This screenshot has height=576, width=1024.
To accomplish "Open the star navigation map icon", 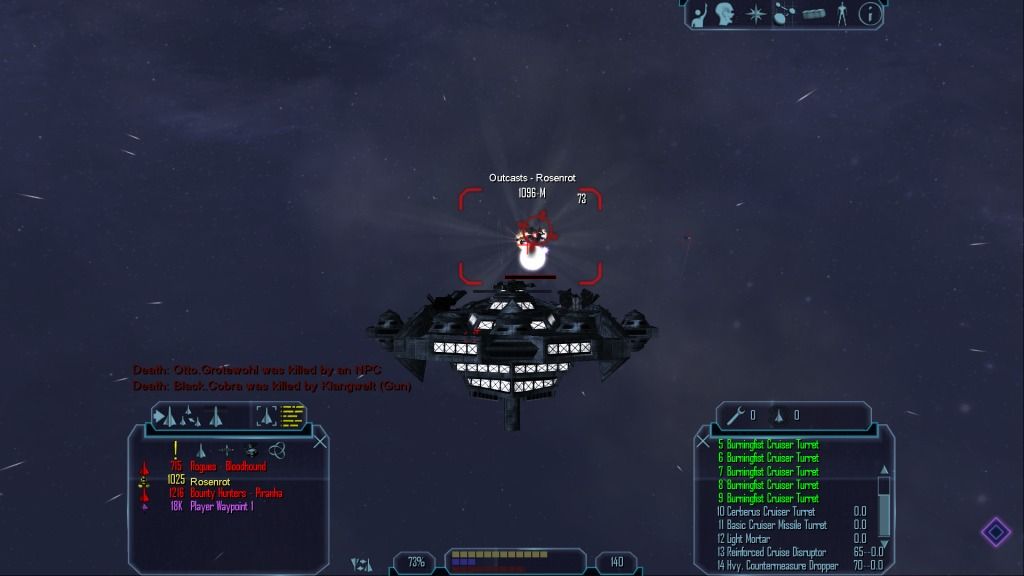I will click(x=756, y=15).
